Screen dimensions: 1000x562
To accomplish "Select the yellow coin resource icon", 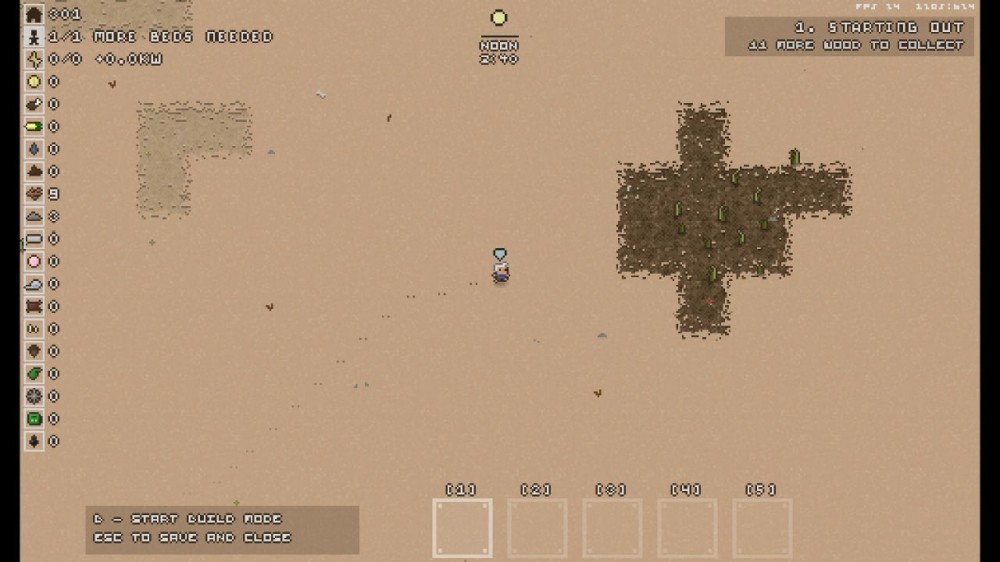I will click(x=34, y=82).
